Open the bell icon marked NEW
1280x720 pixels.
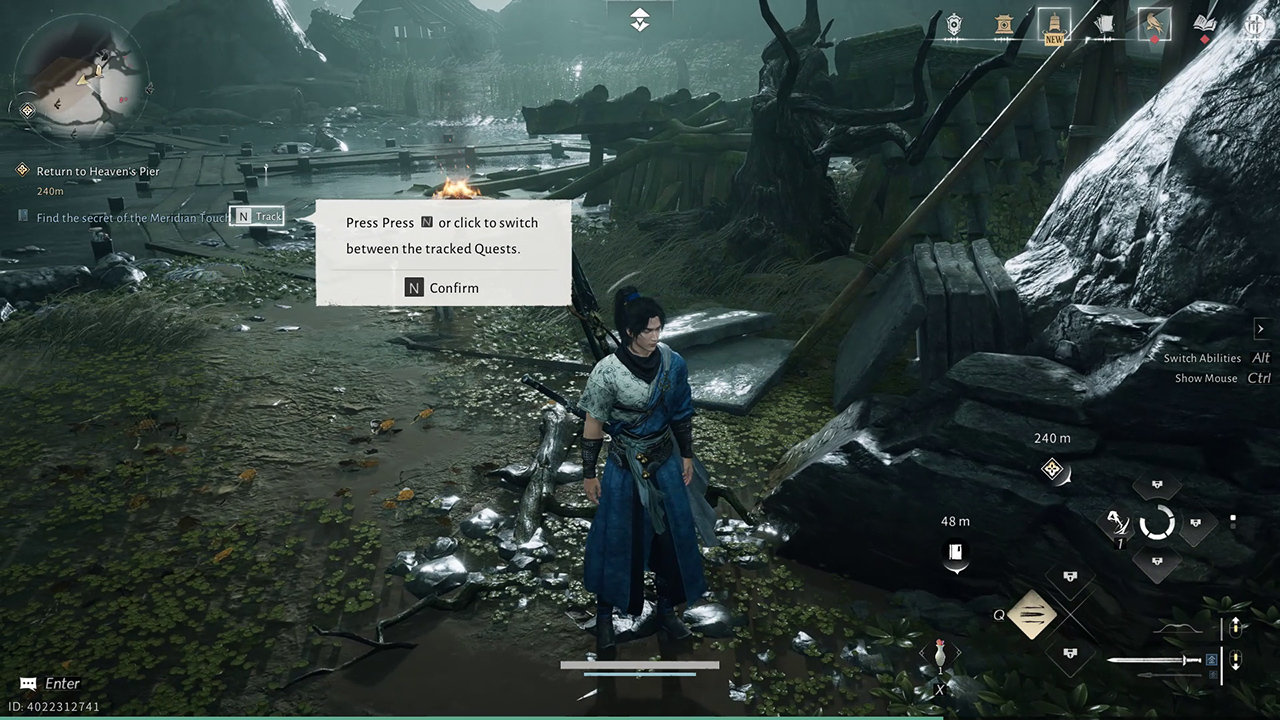pyautogui.click(x=1054, y=24)
